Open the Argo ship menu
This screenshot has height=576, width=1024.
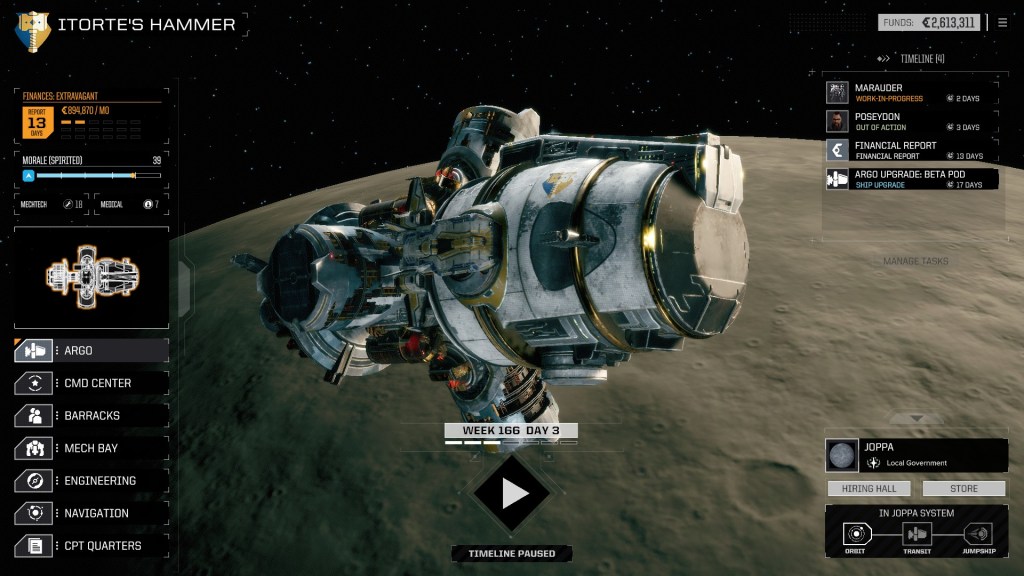coord(91,351)
